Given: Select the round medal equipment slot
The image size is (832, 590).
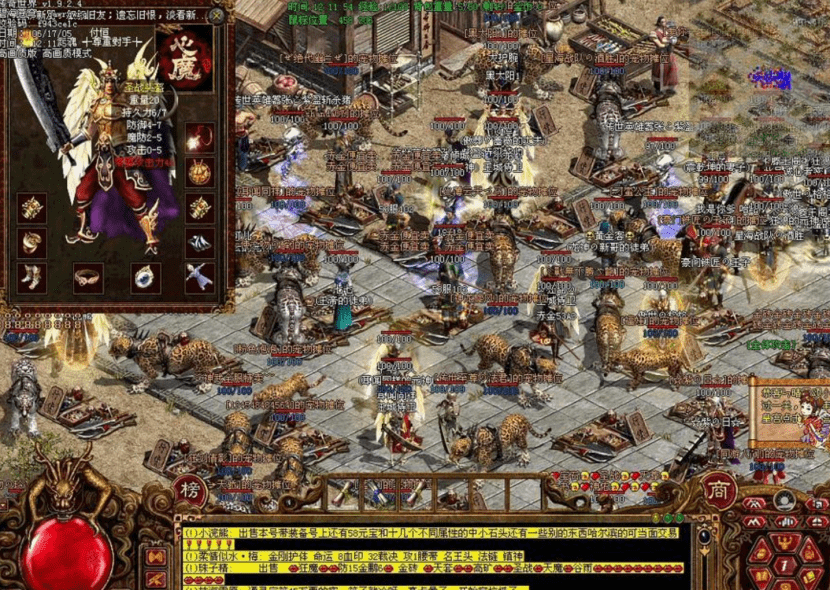Looking at the screenshot, I should (x=200, y=172).
